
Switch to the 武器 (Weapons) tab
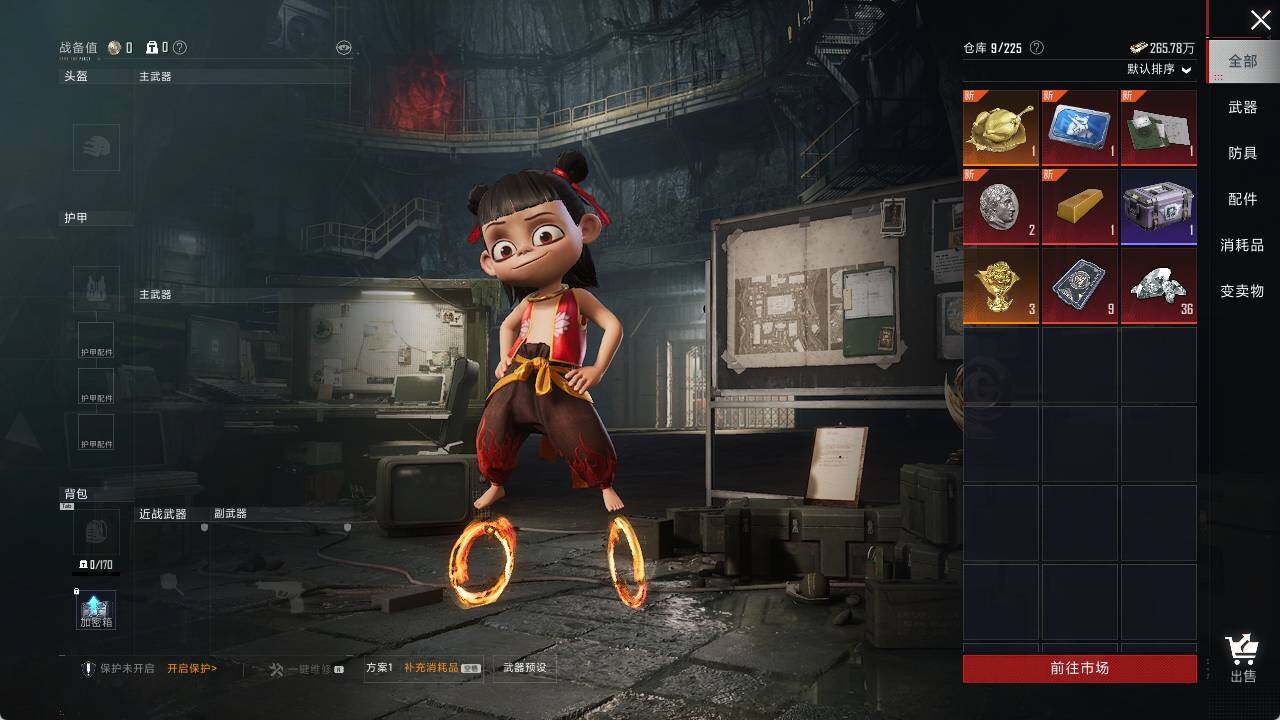1243,107
